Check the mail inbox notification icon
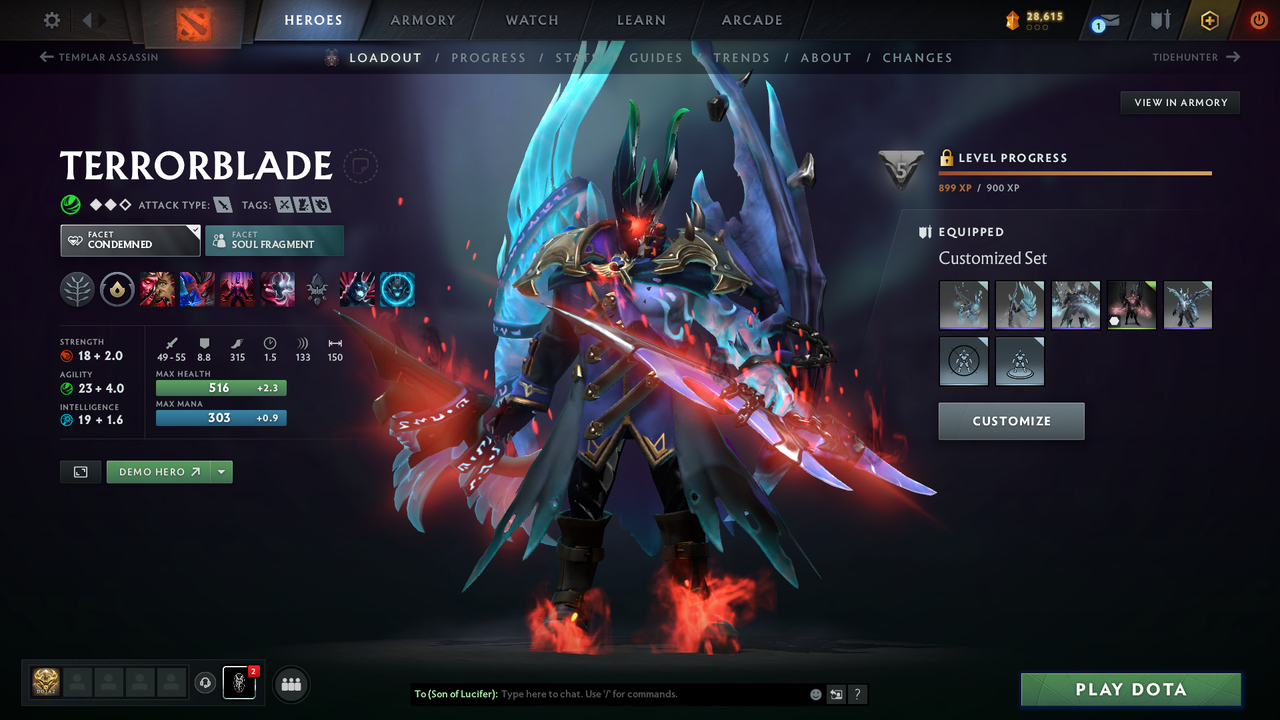 tap(1104, 20)
